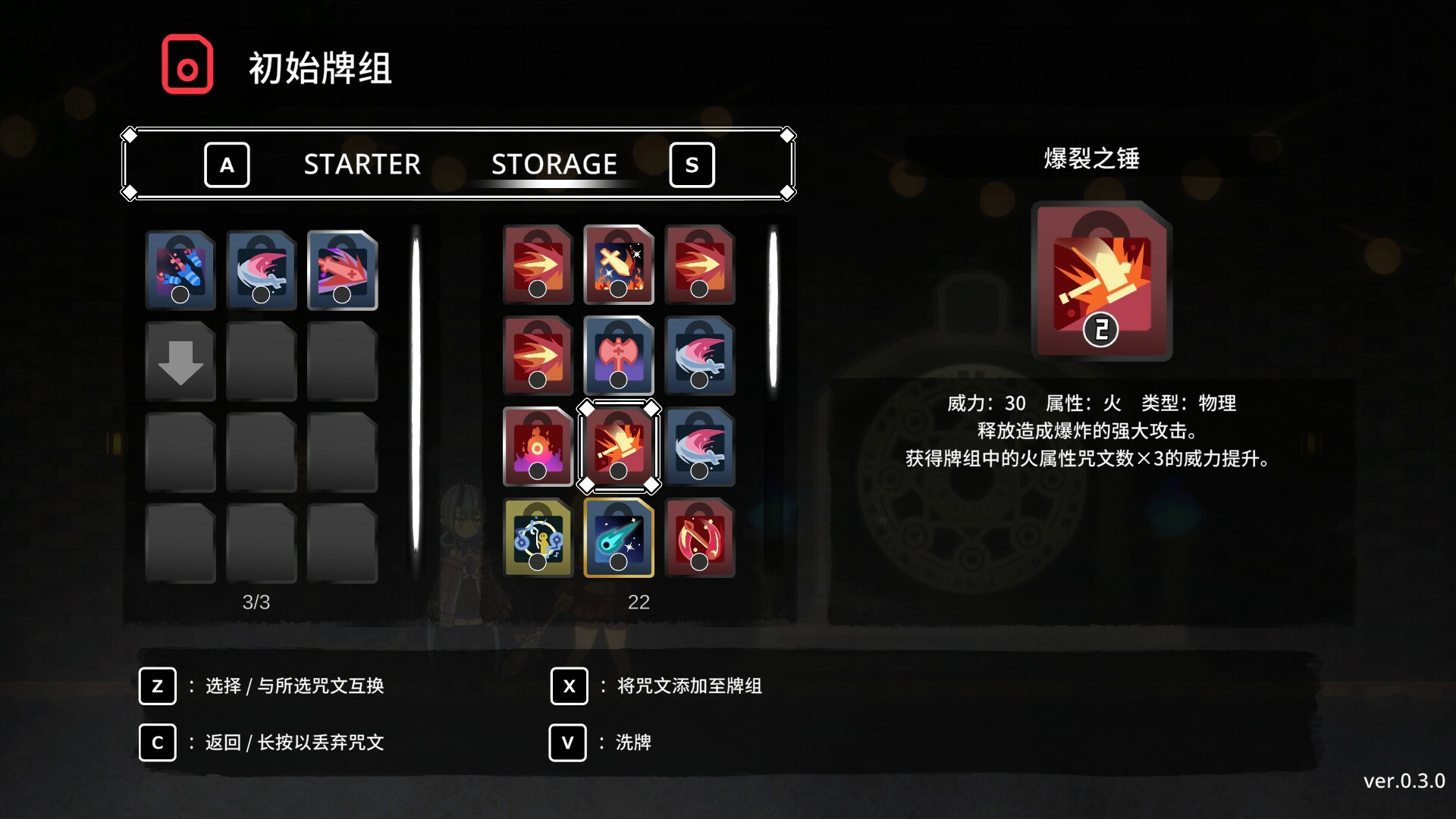Click the yellow gears-and-lightning spell card
The height and width of the screenshot is (819, 1456).
[538, 538]
